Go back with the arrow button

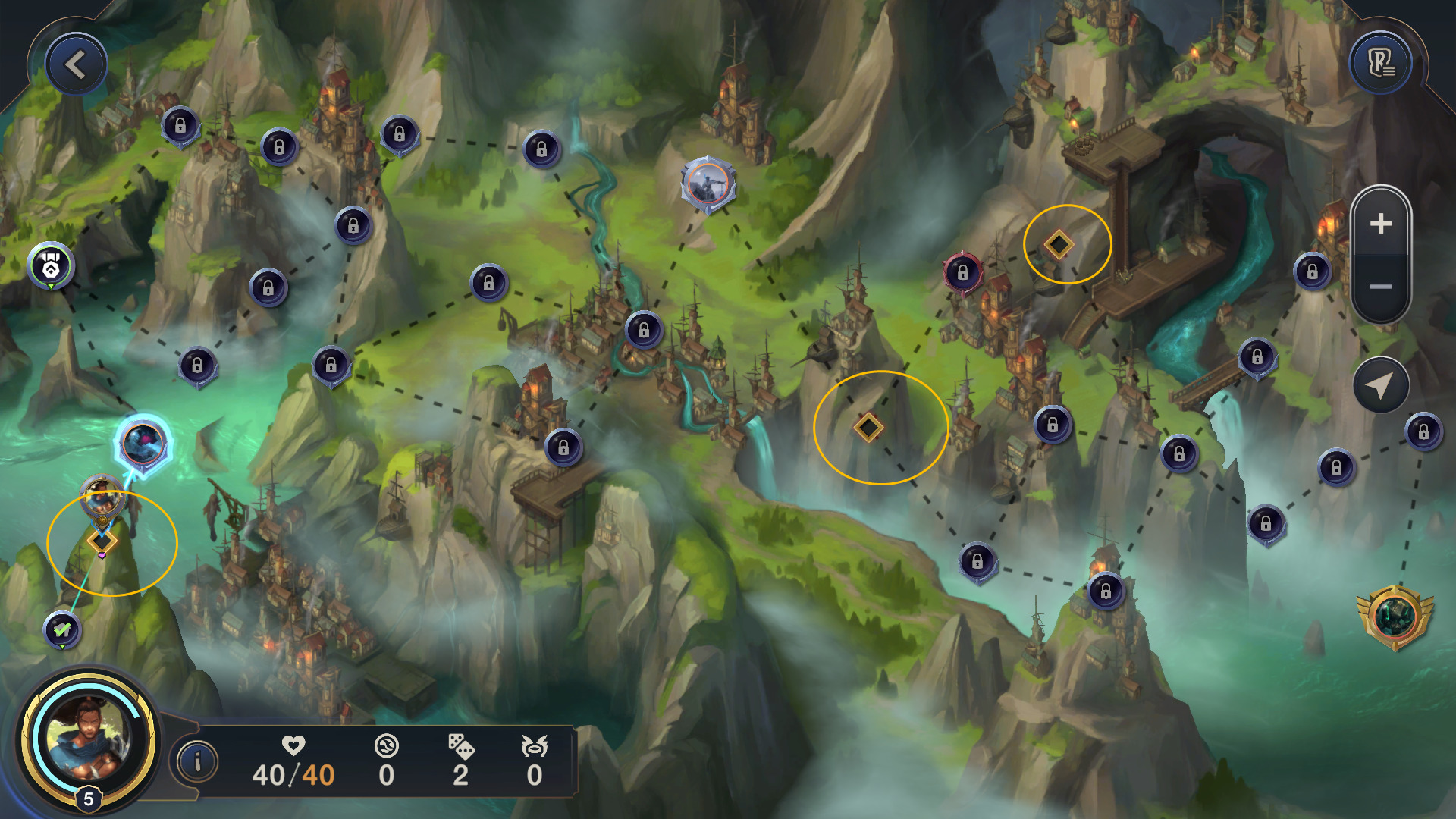[x=76, y=65]
